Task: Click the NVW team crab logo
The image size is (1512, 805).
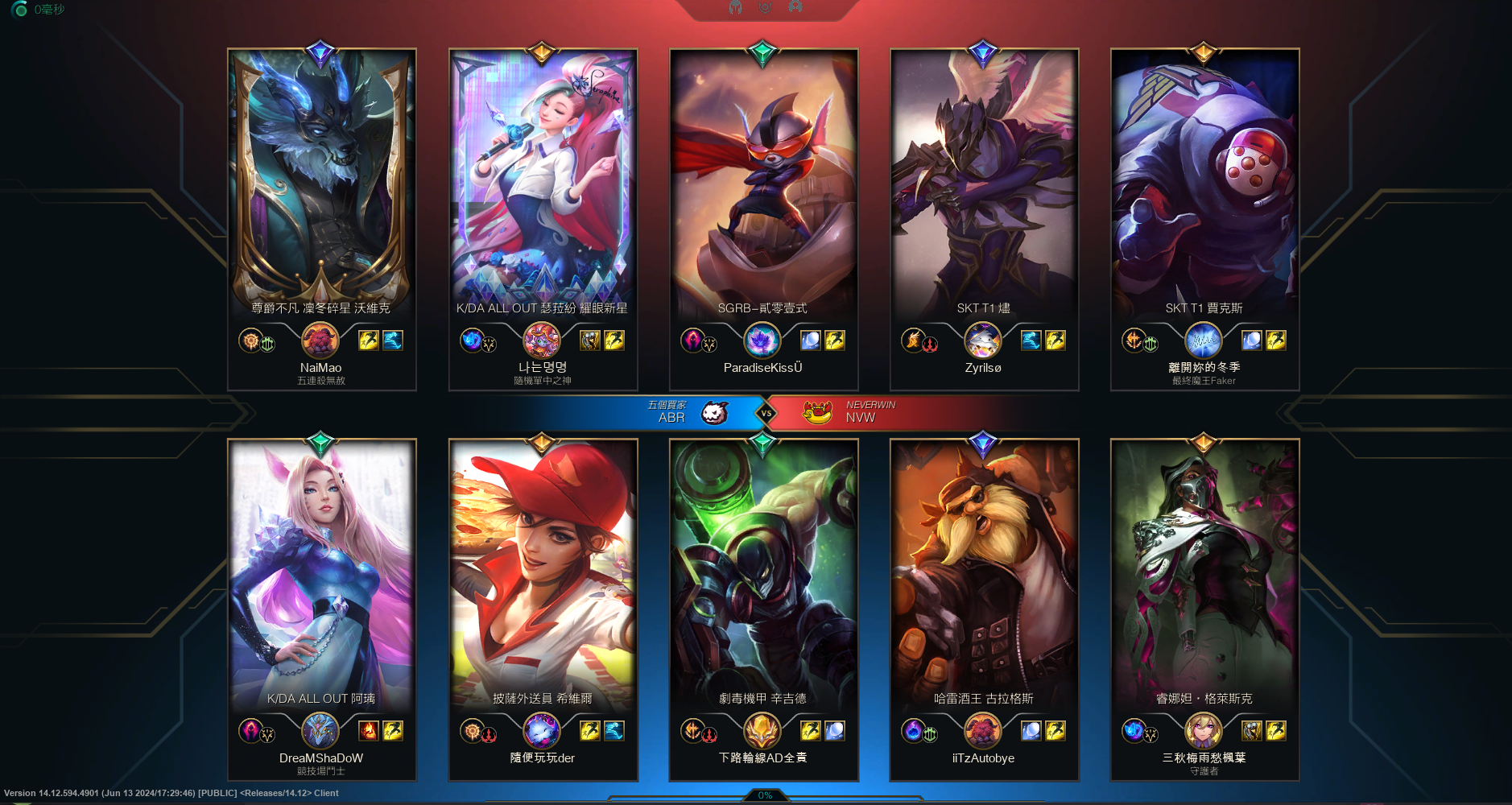Action: pos(817,413)
